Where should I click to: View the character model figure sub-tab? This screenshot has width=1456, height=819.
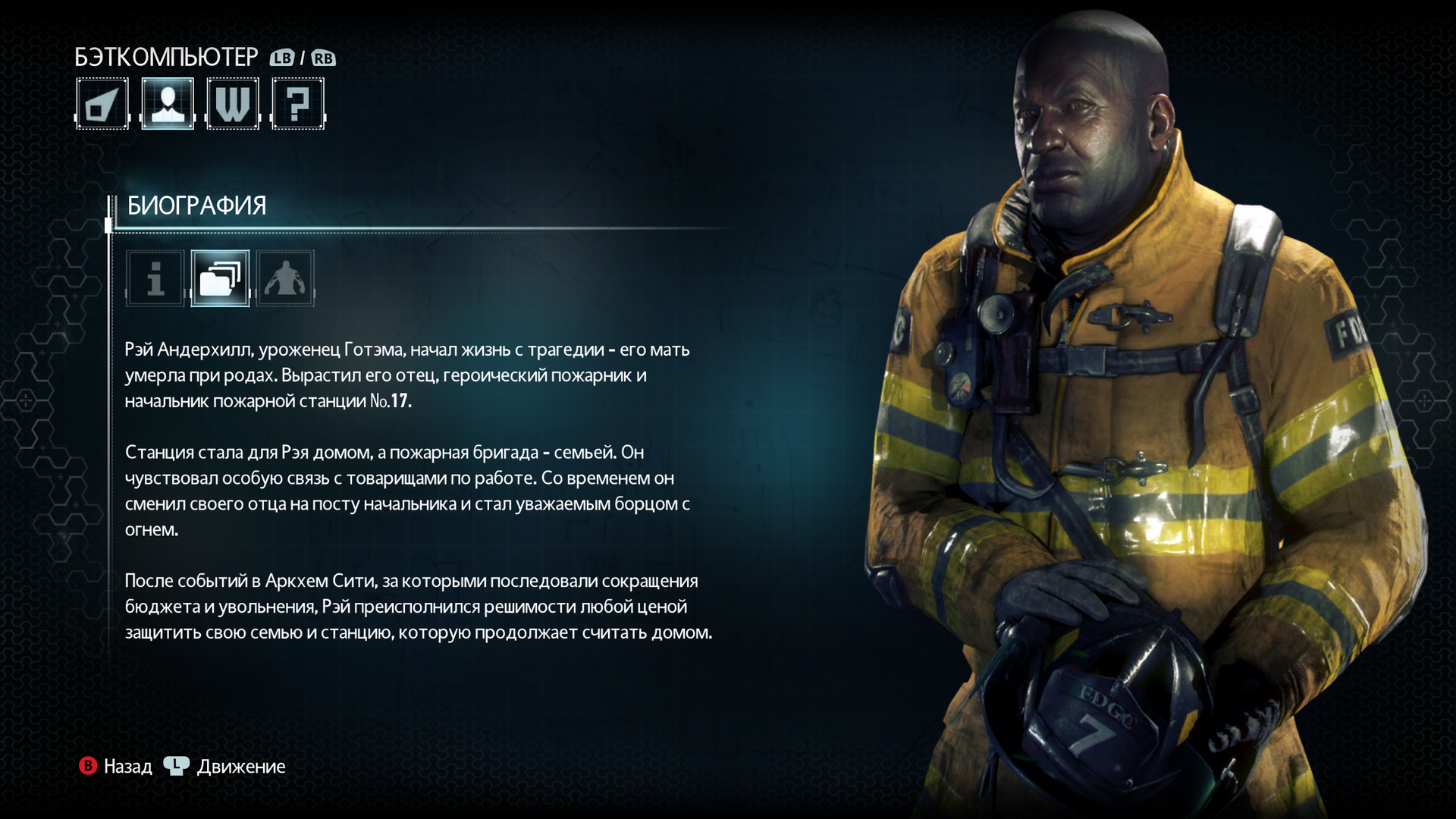click(x=285, y=278)
